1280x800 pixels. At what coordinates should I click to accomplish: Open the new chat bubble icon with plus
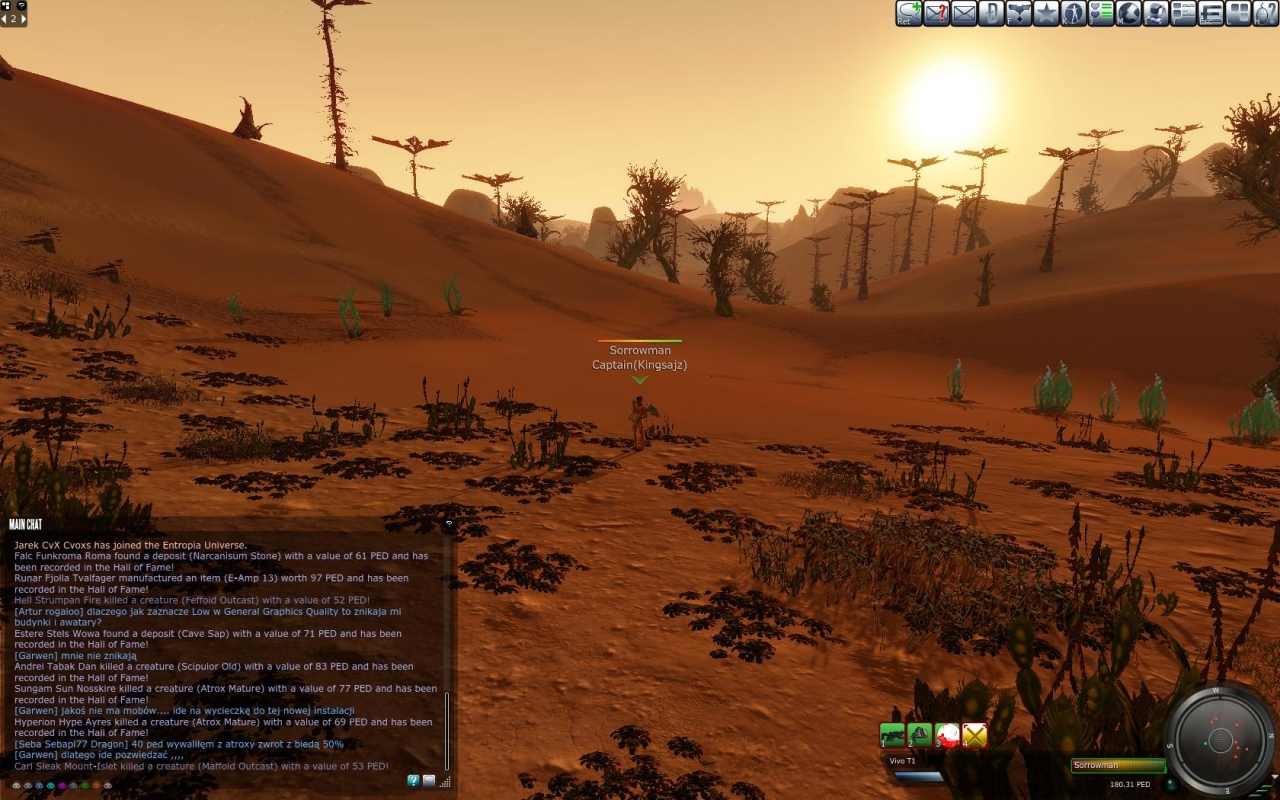[909, 13]
